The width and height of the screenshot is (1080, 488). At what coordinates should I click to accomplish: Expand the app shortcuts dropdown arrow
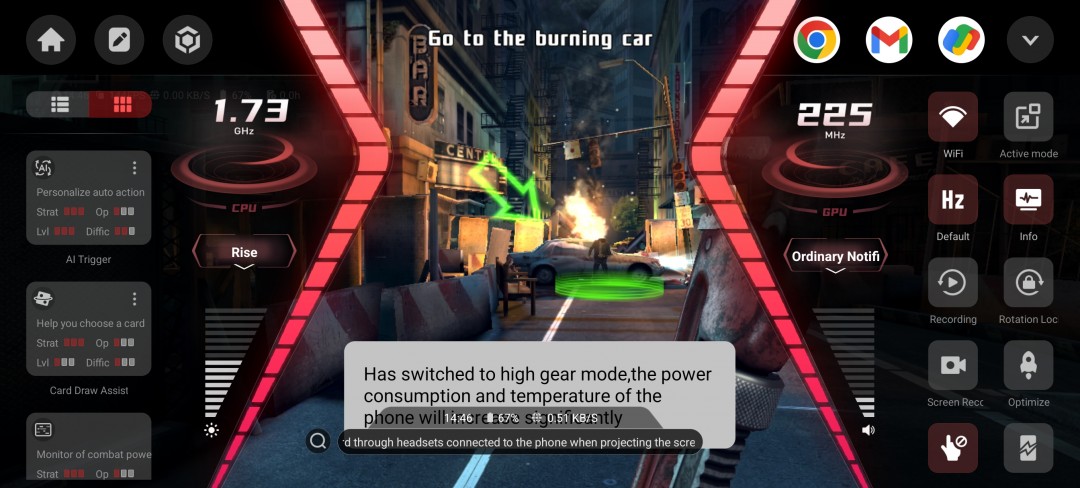pos(1030,41)
